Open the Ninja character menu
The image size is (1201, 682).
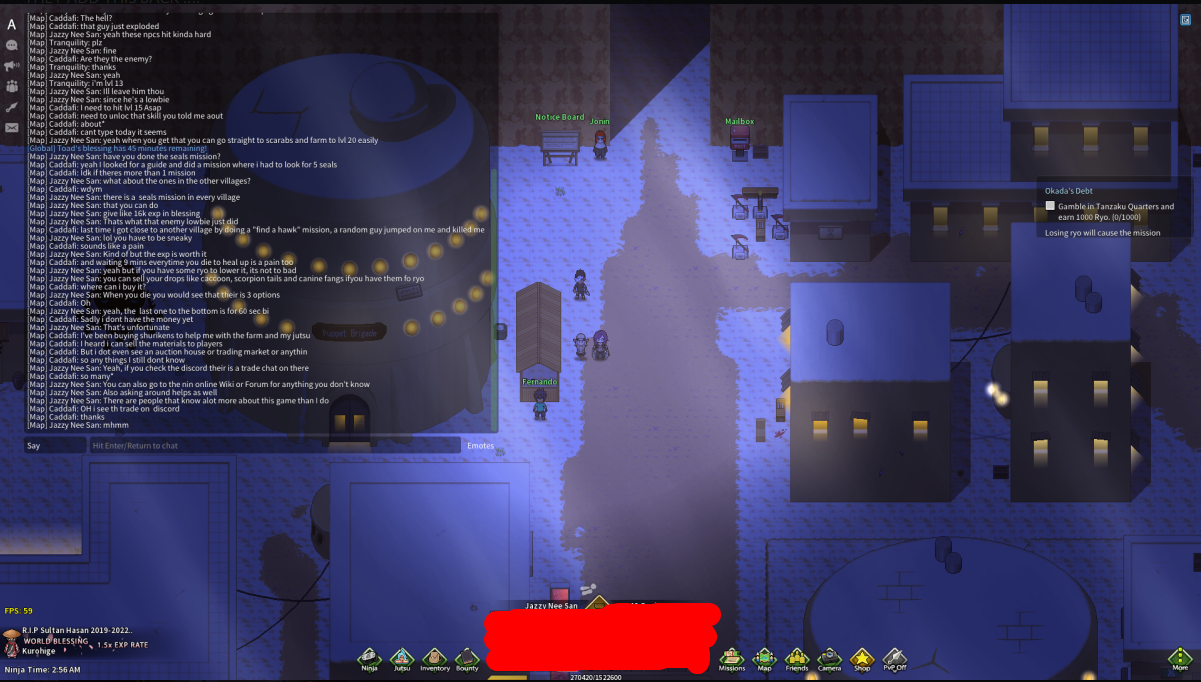click(x=369, y=657)
